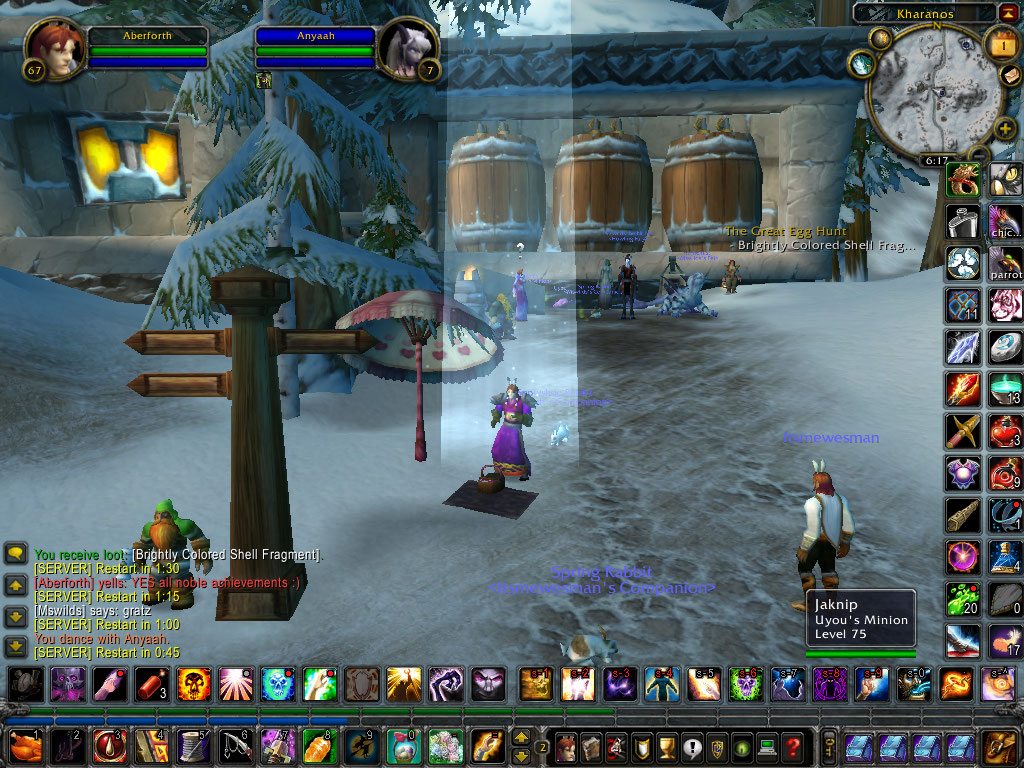Click the minimap zoom-in plus button
The image size is (1024, 768).
pyautogui.click(x=1004, y=129)
